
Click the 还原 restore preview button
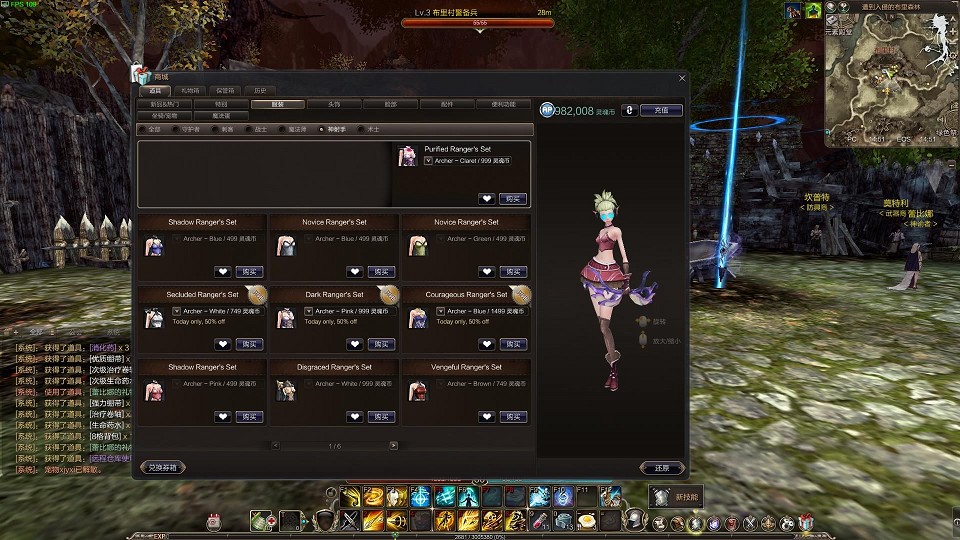(x=662, y=467)
